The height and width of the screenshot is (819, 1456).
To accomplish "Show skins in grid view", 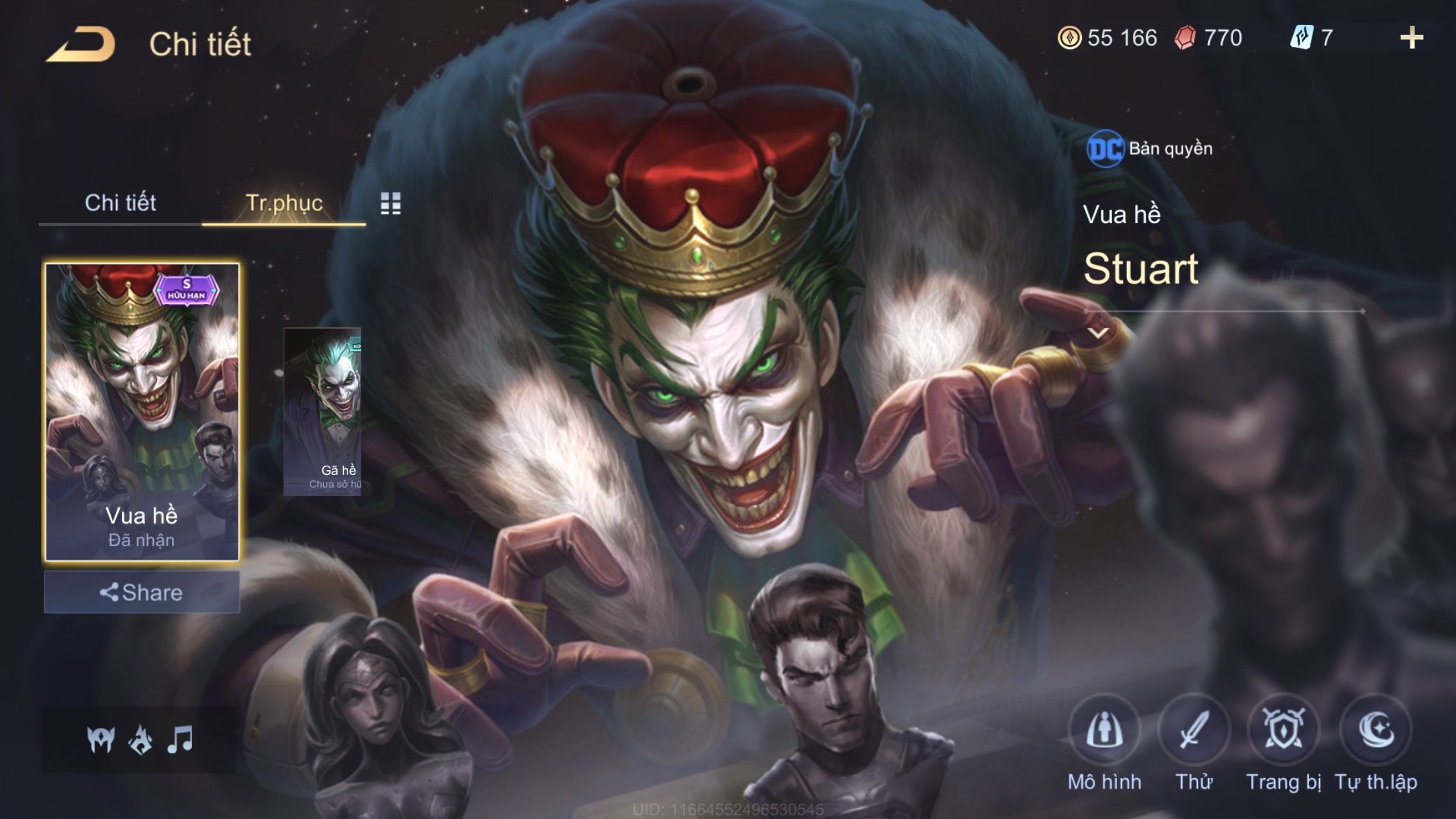I will point(390,204).
